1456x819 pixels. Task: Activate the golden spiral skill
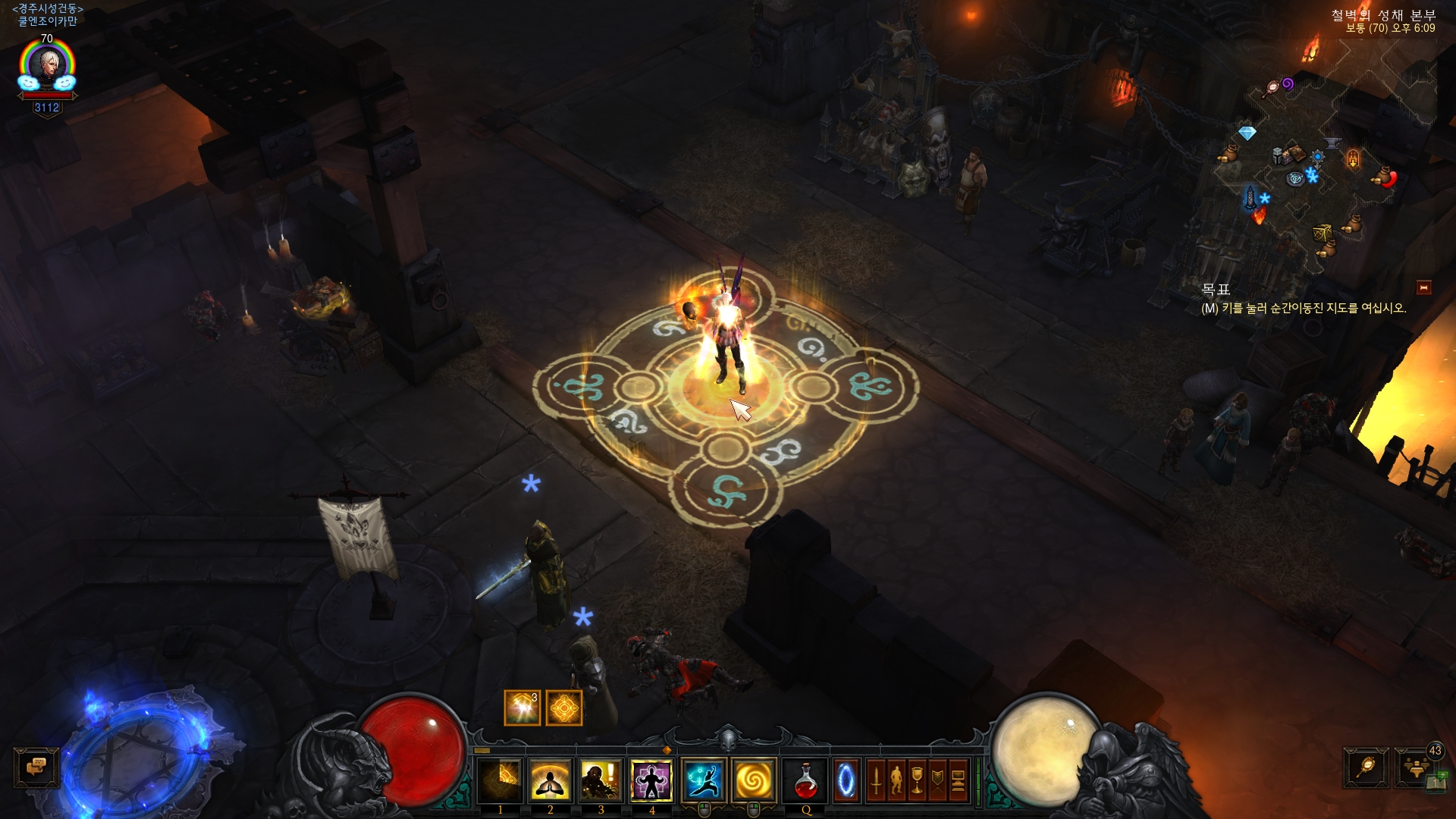754,780
